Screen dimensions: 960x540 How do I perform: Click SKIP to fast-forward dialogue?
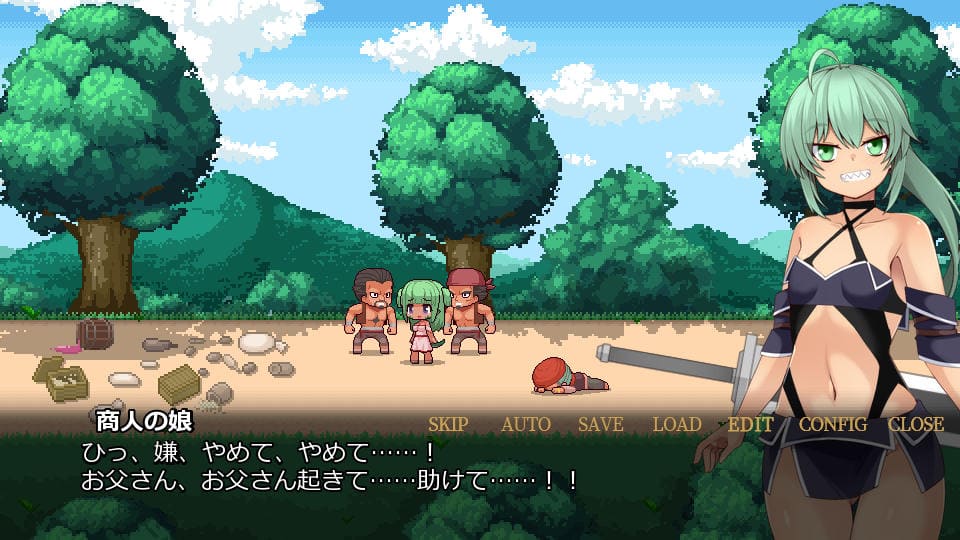[448, 424]
